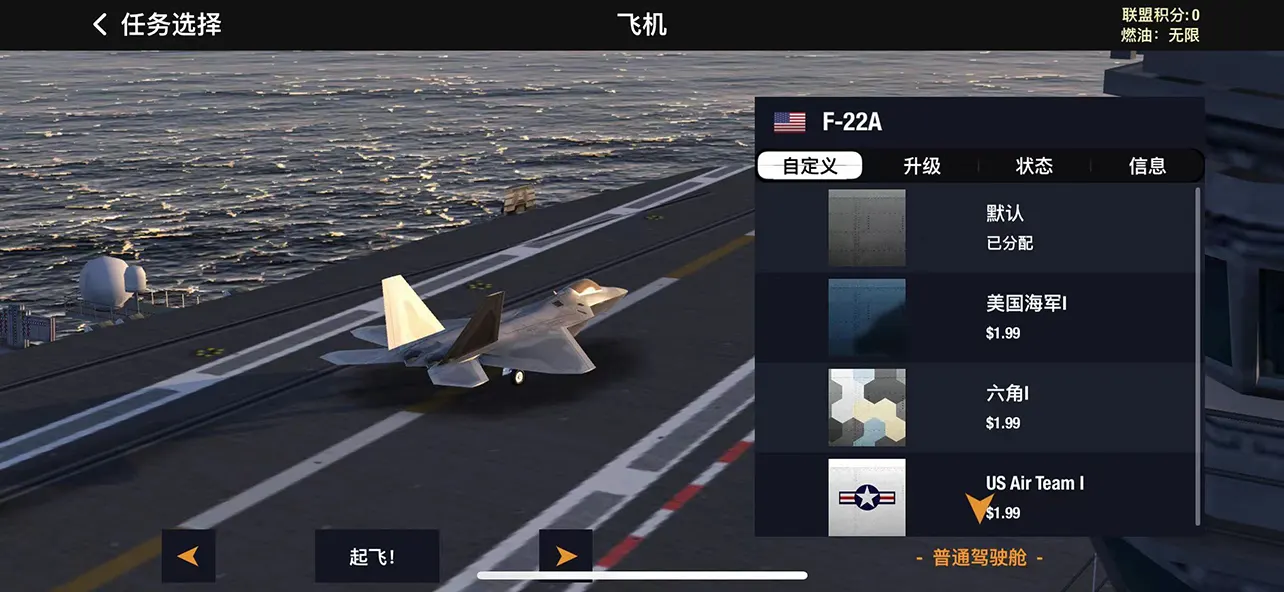Click the US Air Team star thumbnail
Viewport: 1284px width, 592px height.
click(867, 497)
